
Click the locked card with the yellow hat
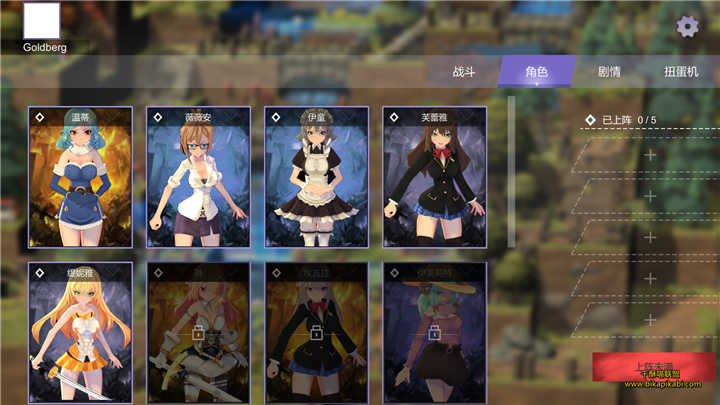(x=434, y=332)
